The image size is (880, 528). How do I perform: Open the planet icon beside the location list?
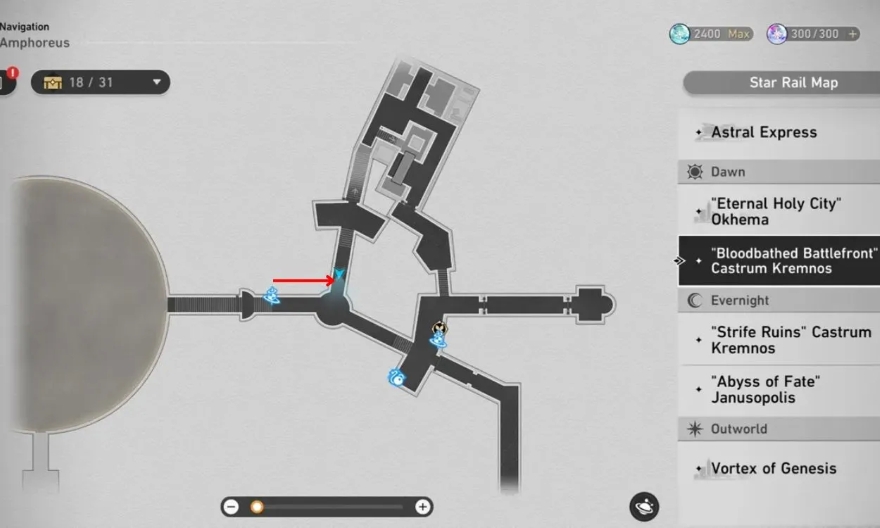(644, 506)
